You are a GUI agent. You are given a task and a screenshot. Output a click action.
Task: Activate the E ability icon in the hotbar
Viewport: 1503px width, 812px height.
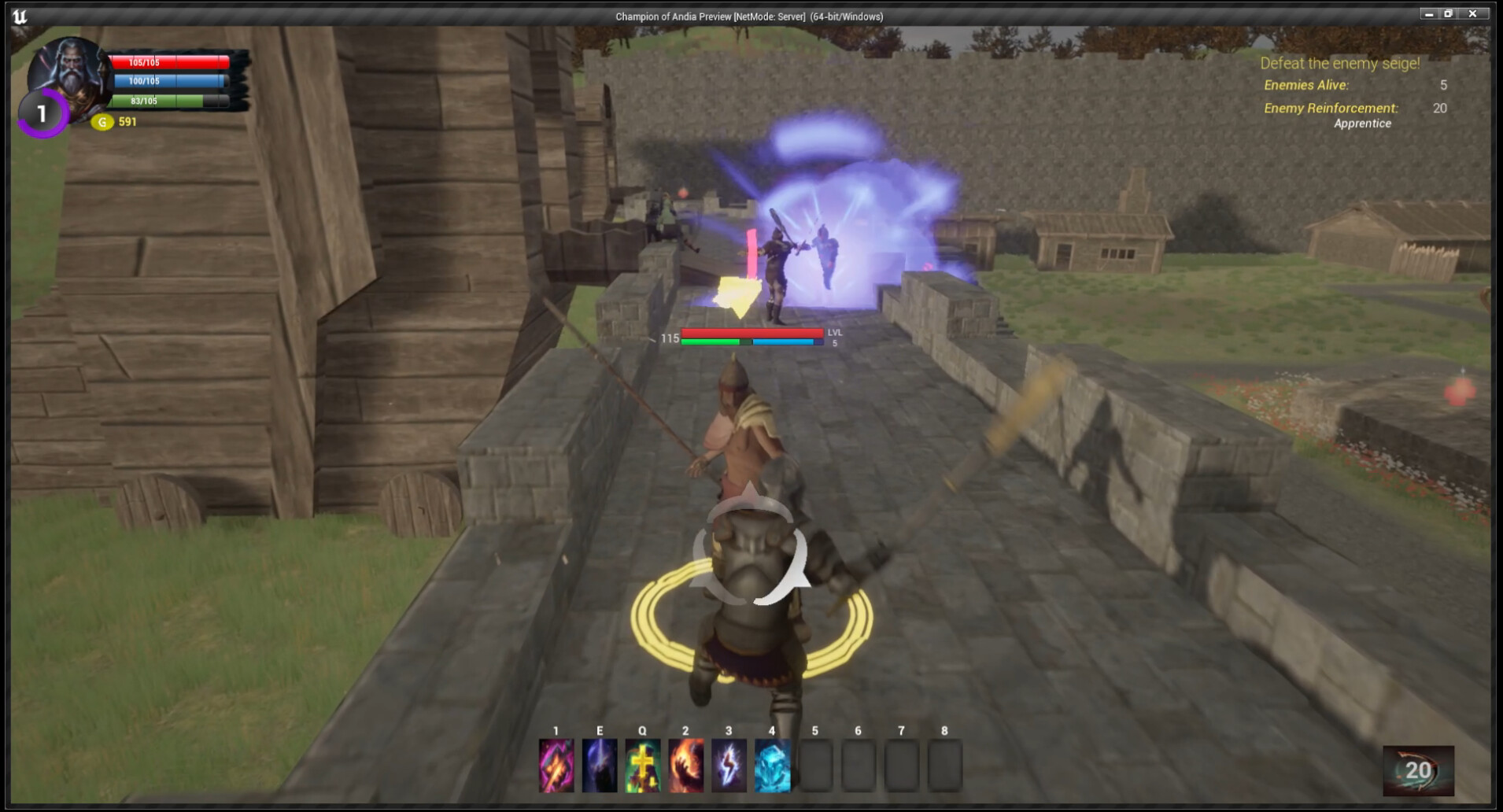tap(599, 767)
